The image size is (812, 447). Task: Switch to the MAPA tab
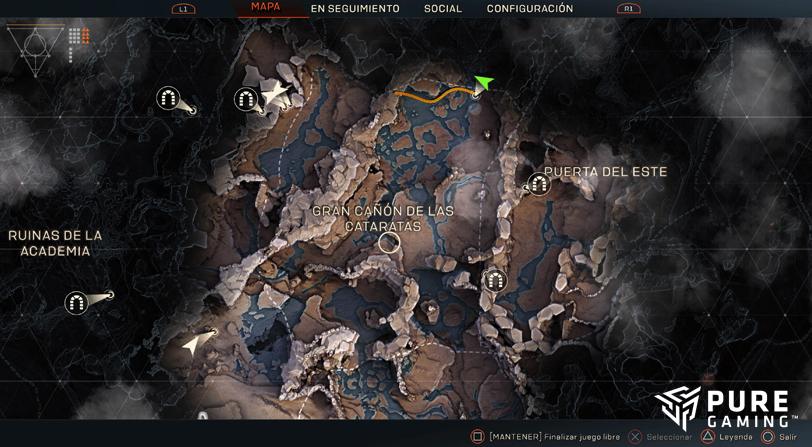point(265,7)
